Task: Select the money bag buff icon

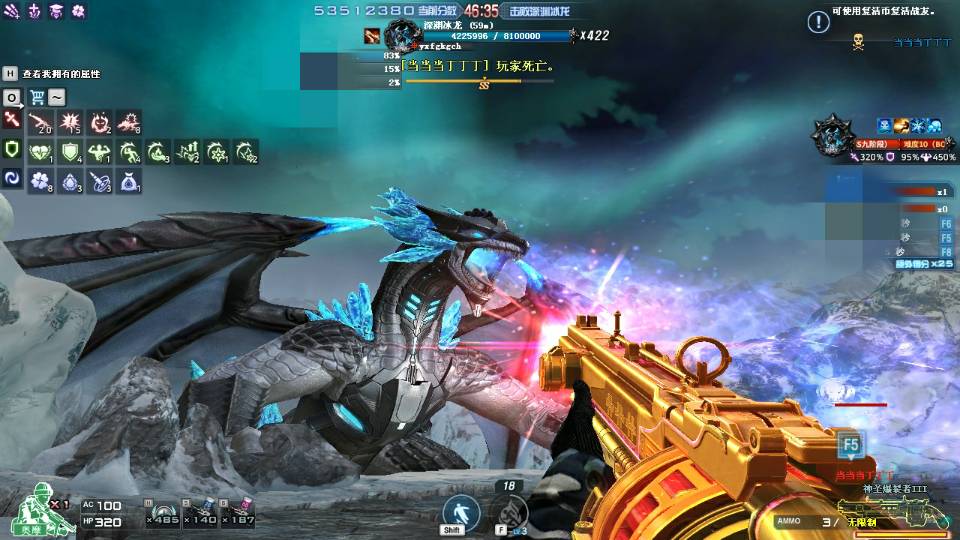Action: click(x=128, y=180)
